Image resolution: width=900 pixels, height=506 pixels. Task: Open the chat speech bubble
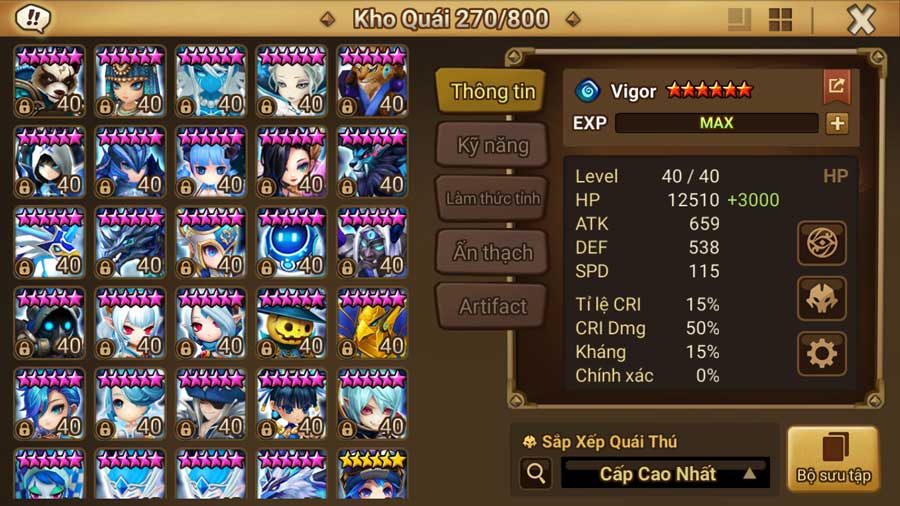[34, 19]
